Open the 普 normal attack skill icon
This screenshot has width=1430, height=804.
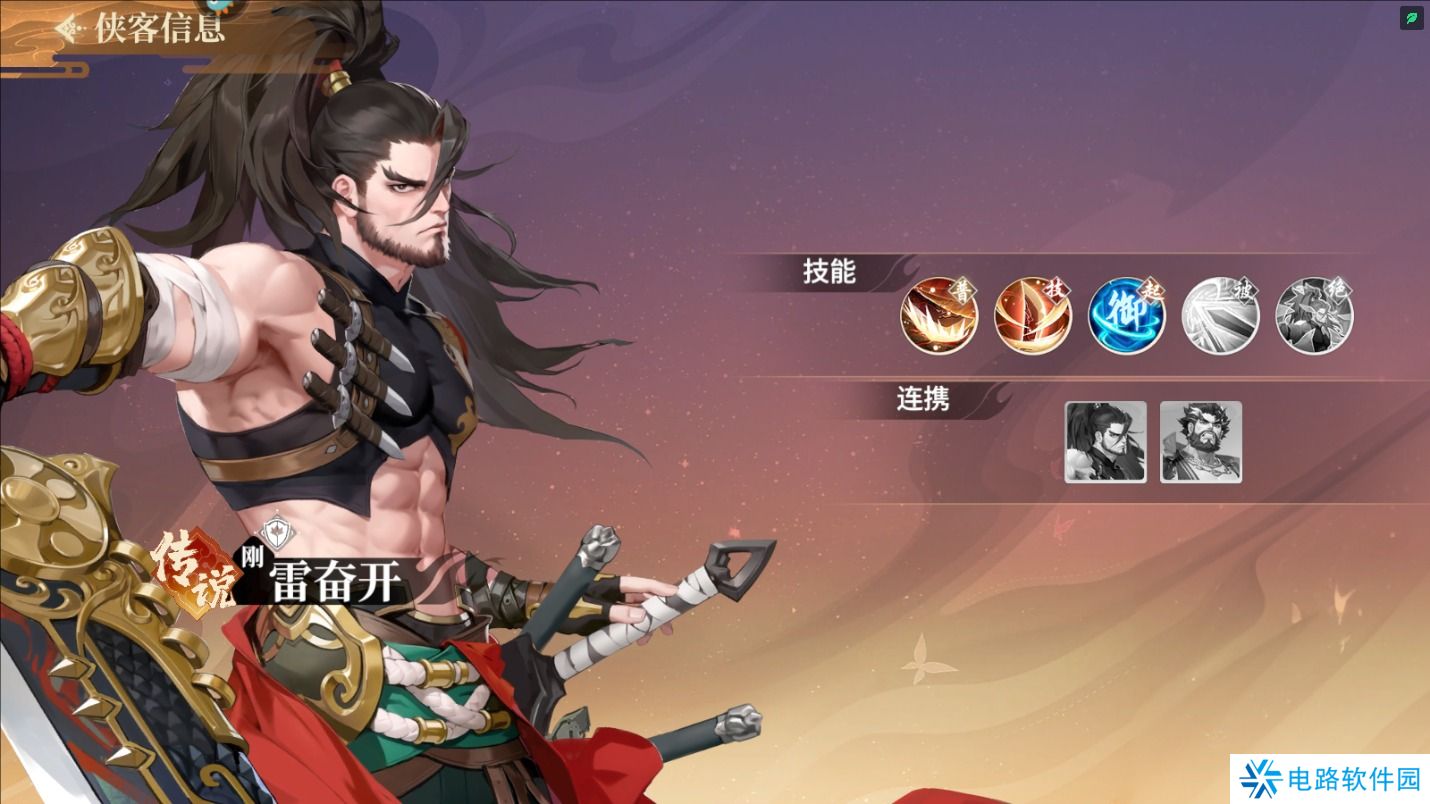(x=938, y=315)
